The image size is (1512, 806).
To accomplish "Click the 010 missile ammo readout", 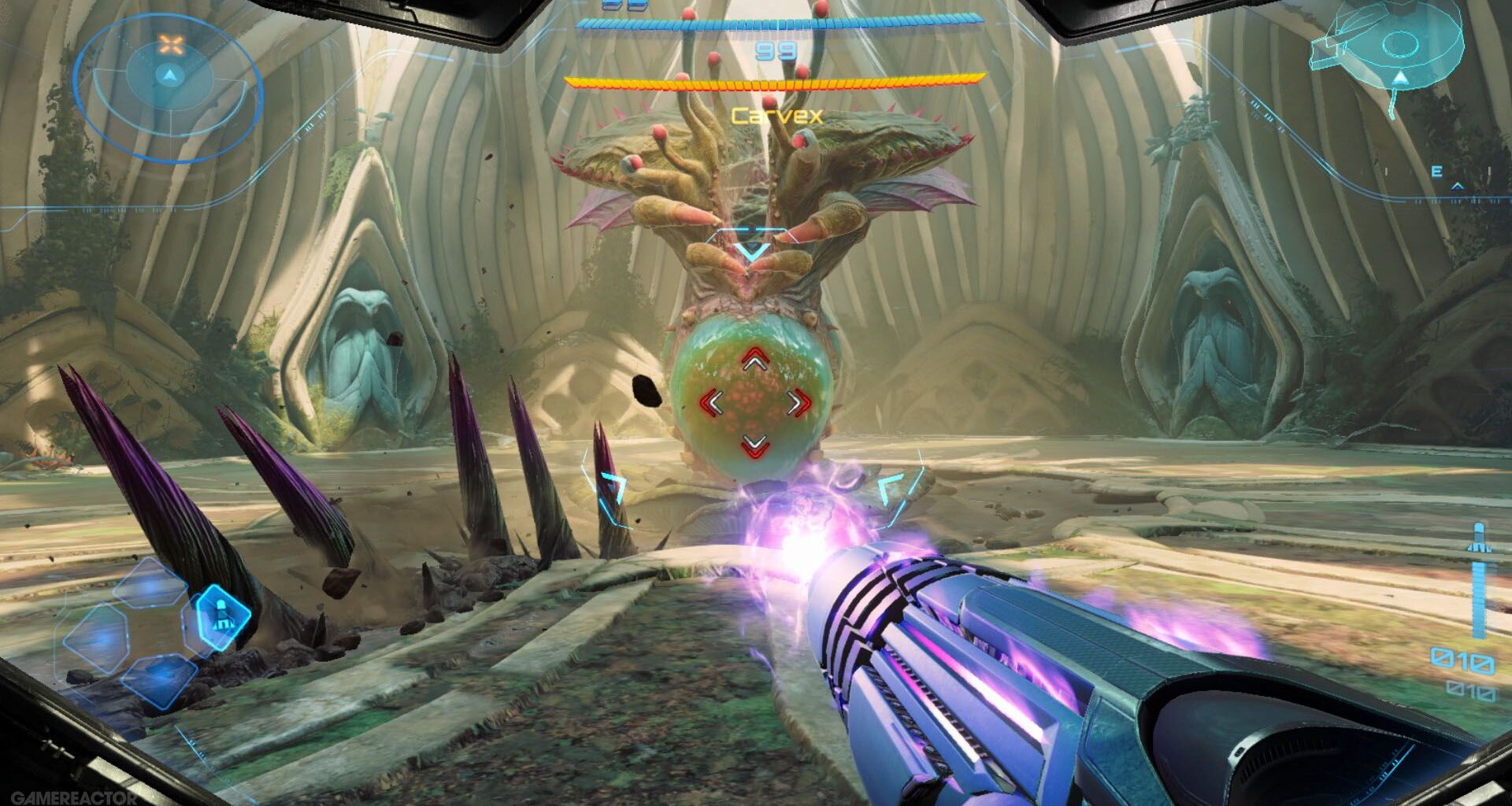I will (1462, 660).
